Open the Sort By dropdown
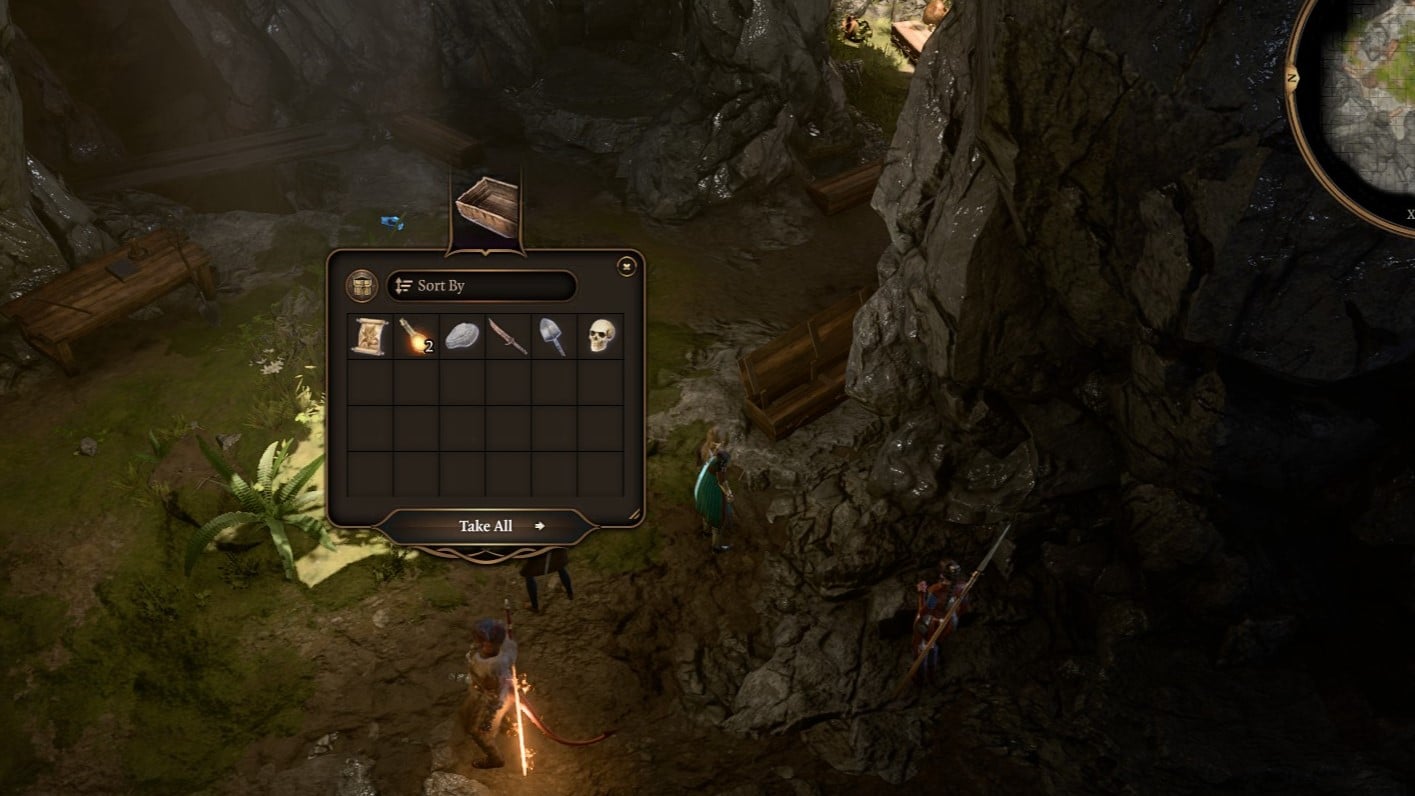 pos(481,286)
